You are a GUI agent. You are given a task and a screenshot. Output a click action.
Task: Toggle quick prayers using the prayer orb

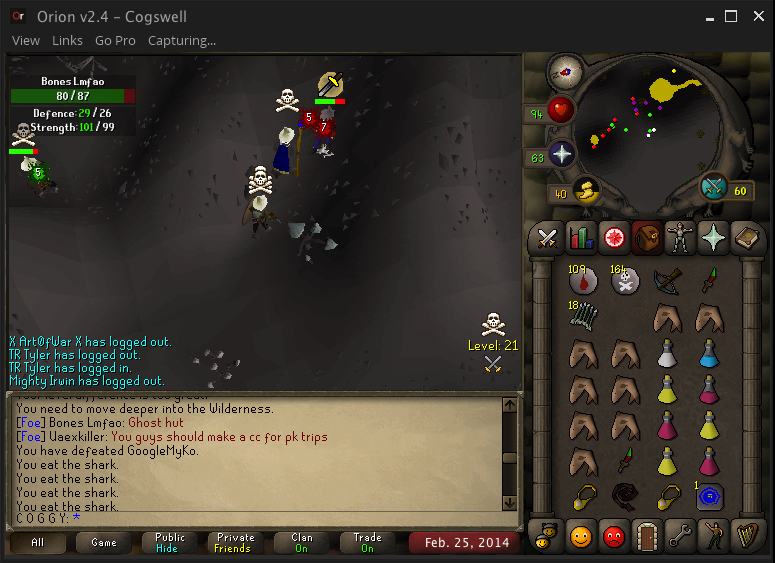coord(563,155)
